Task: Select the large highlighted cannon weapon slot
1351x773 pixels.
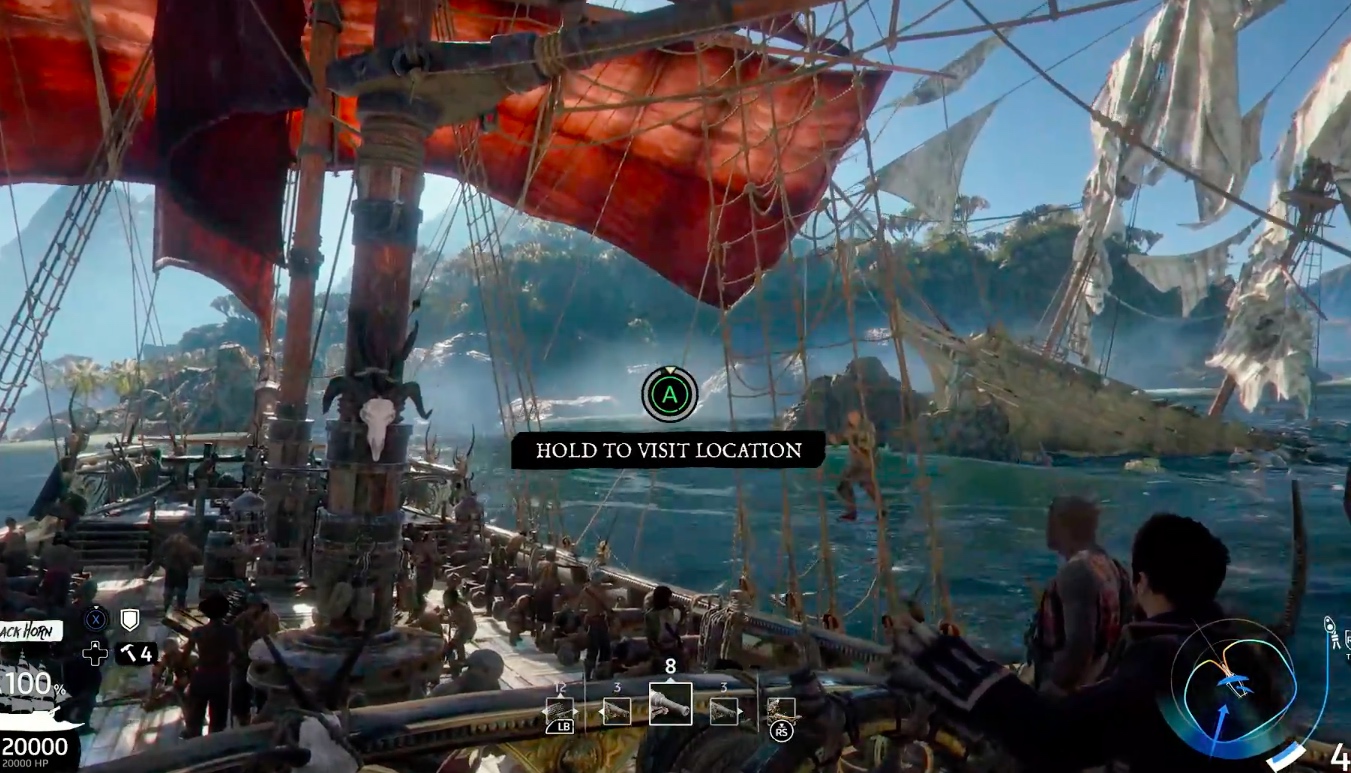Action: coord(670,704)
